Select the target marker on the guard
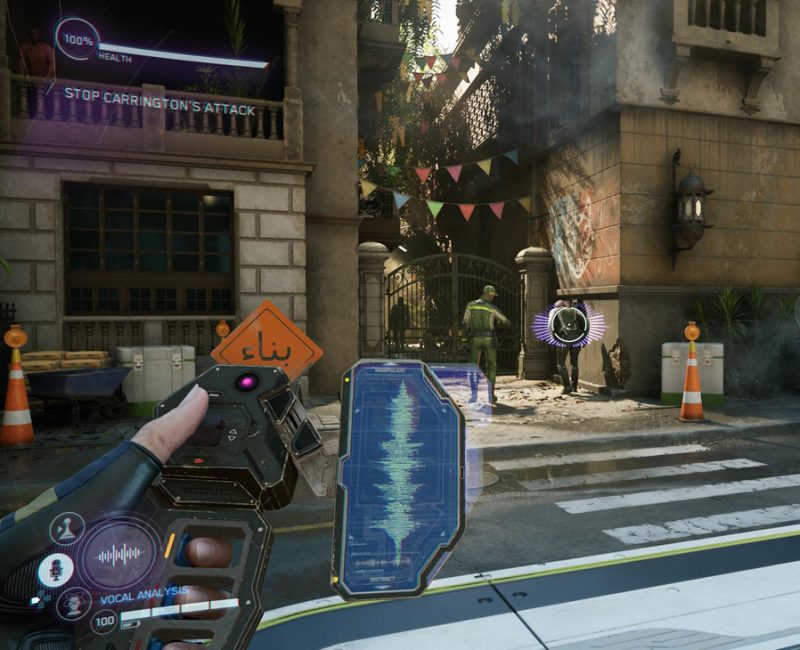This screenshot has height=650, width=800. coord(571,326)
